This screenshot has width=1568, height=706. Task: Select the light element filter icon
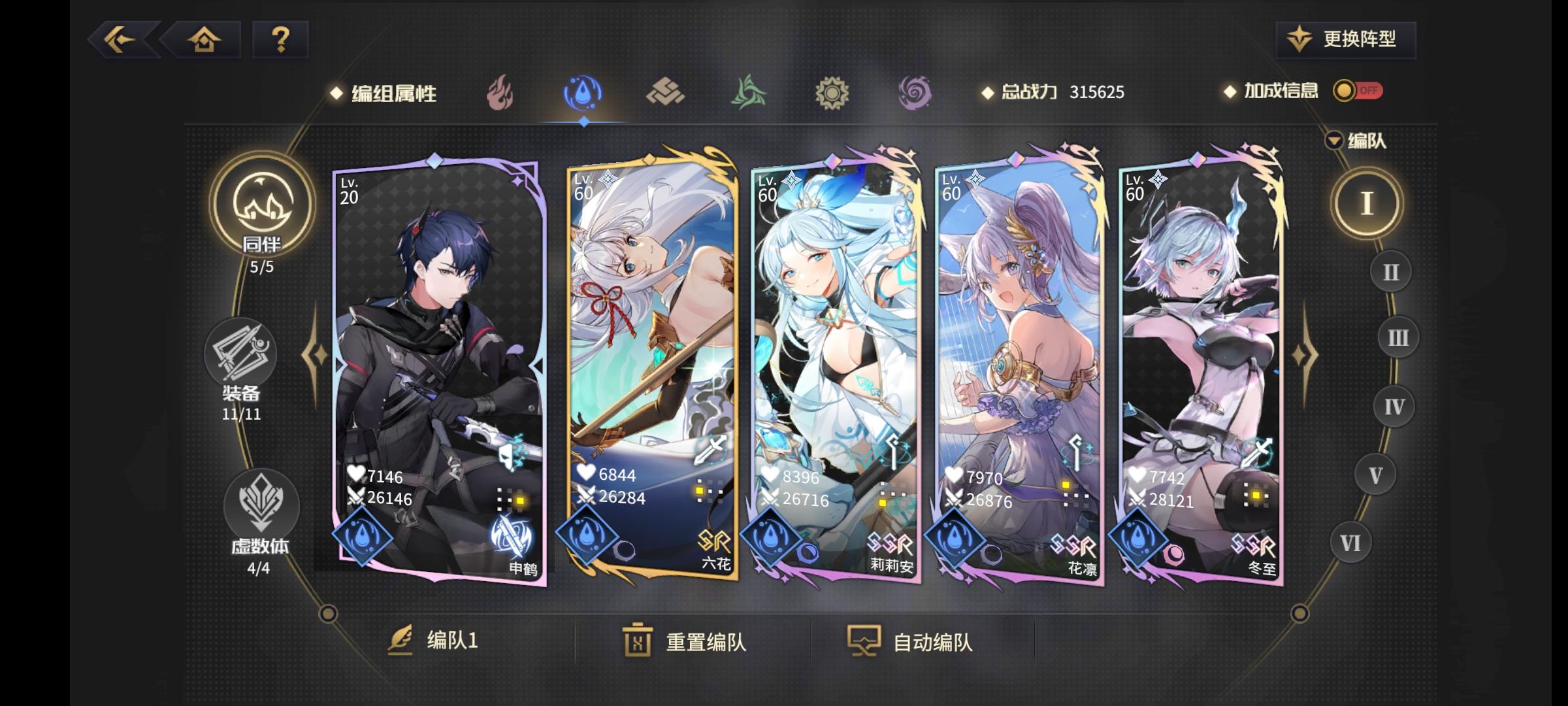point(832,92)
